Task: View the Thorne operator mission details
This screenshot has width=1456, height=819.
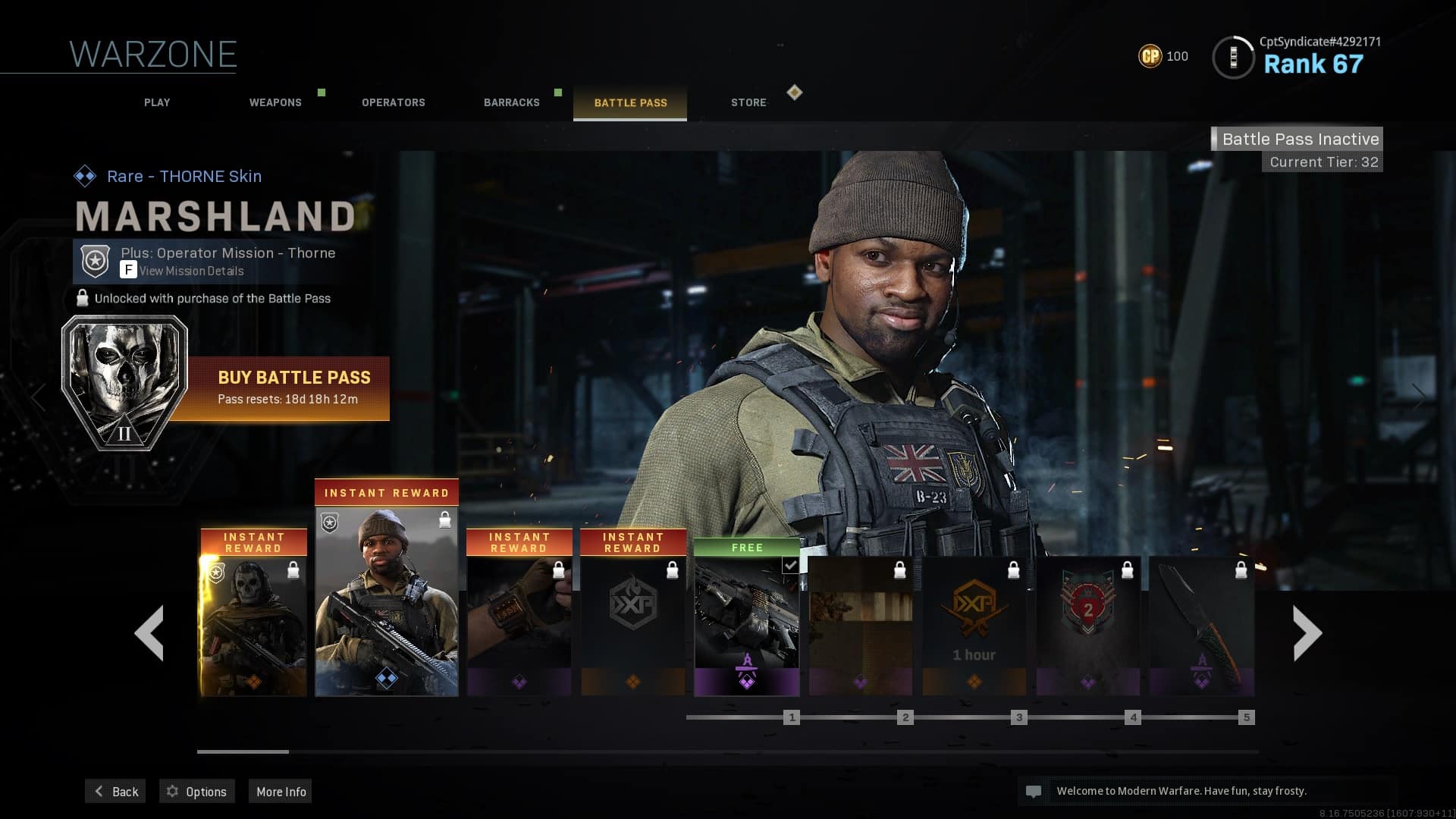Action: [191, 271]
